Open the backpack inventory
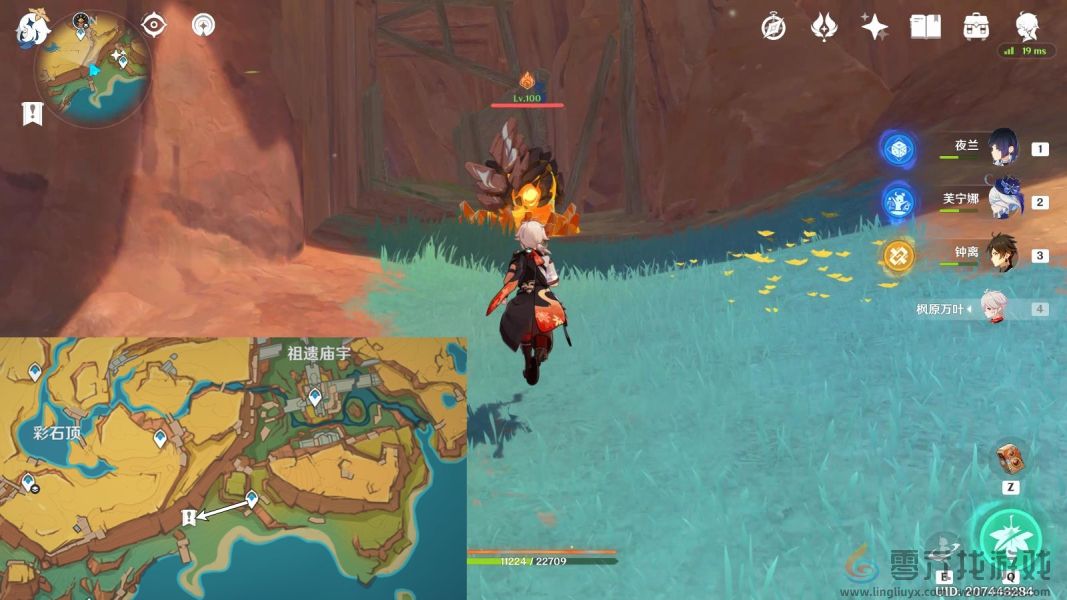1067x600 pixels. coord(977,27)
